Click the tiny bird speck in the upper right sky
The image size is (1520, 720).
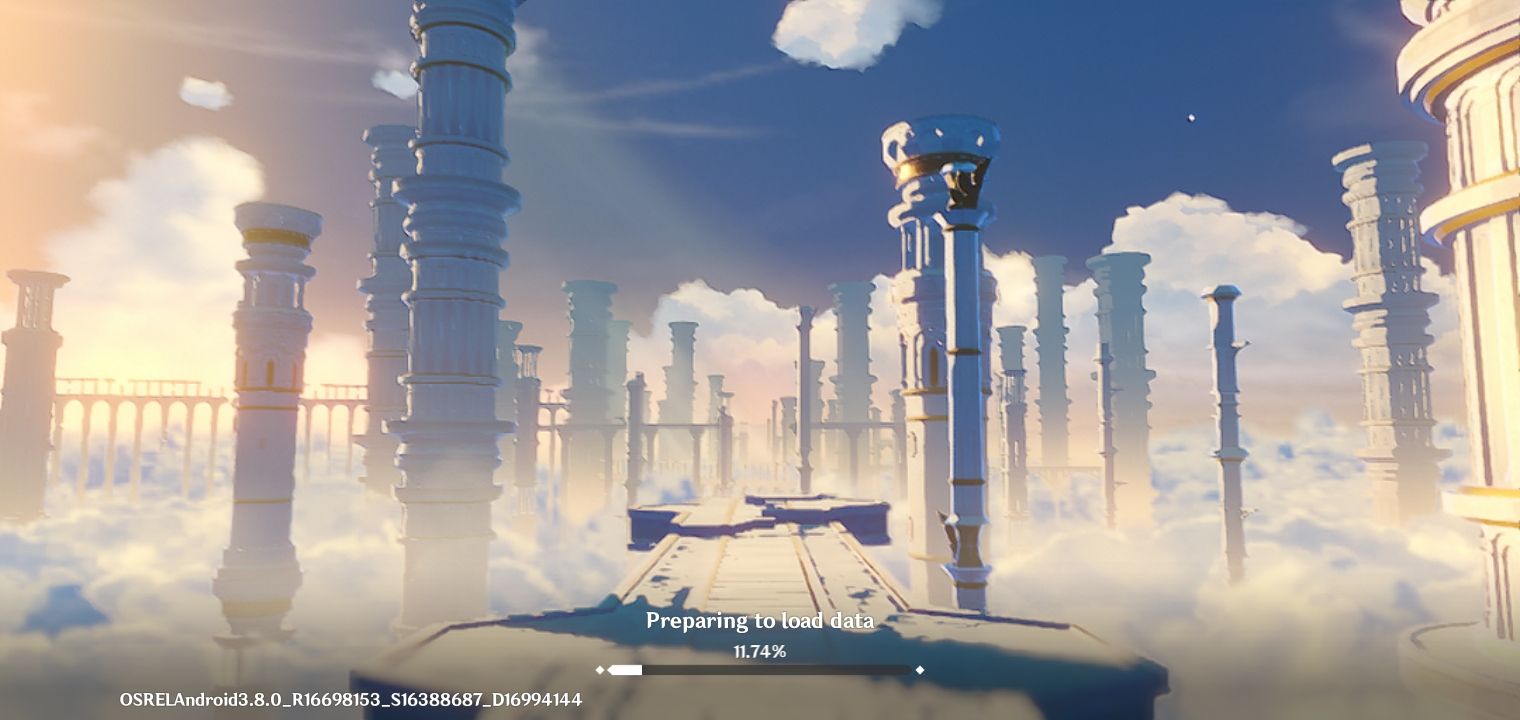(x=1192, y=117)
